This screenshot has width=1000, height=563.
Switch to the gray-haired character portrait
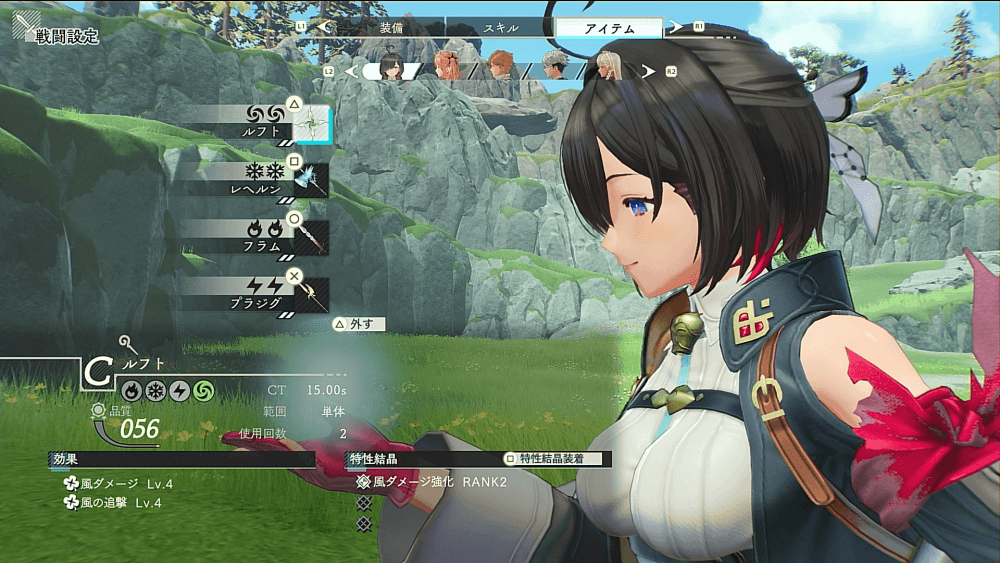coord(555,69)
